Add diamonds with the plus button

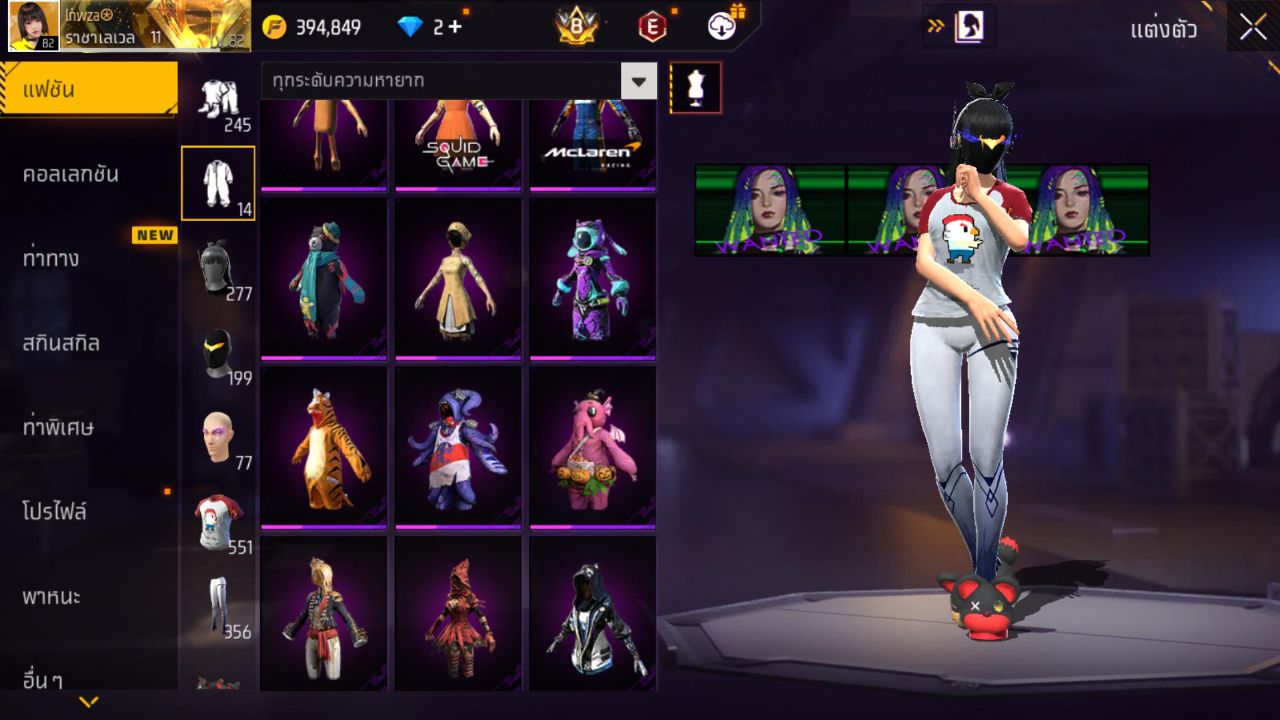[x=455, y=27]
